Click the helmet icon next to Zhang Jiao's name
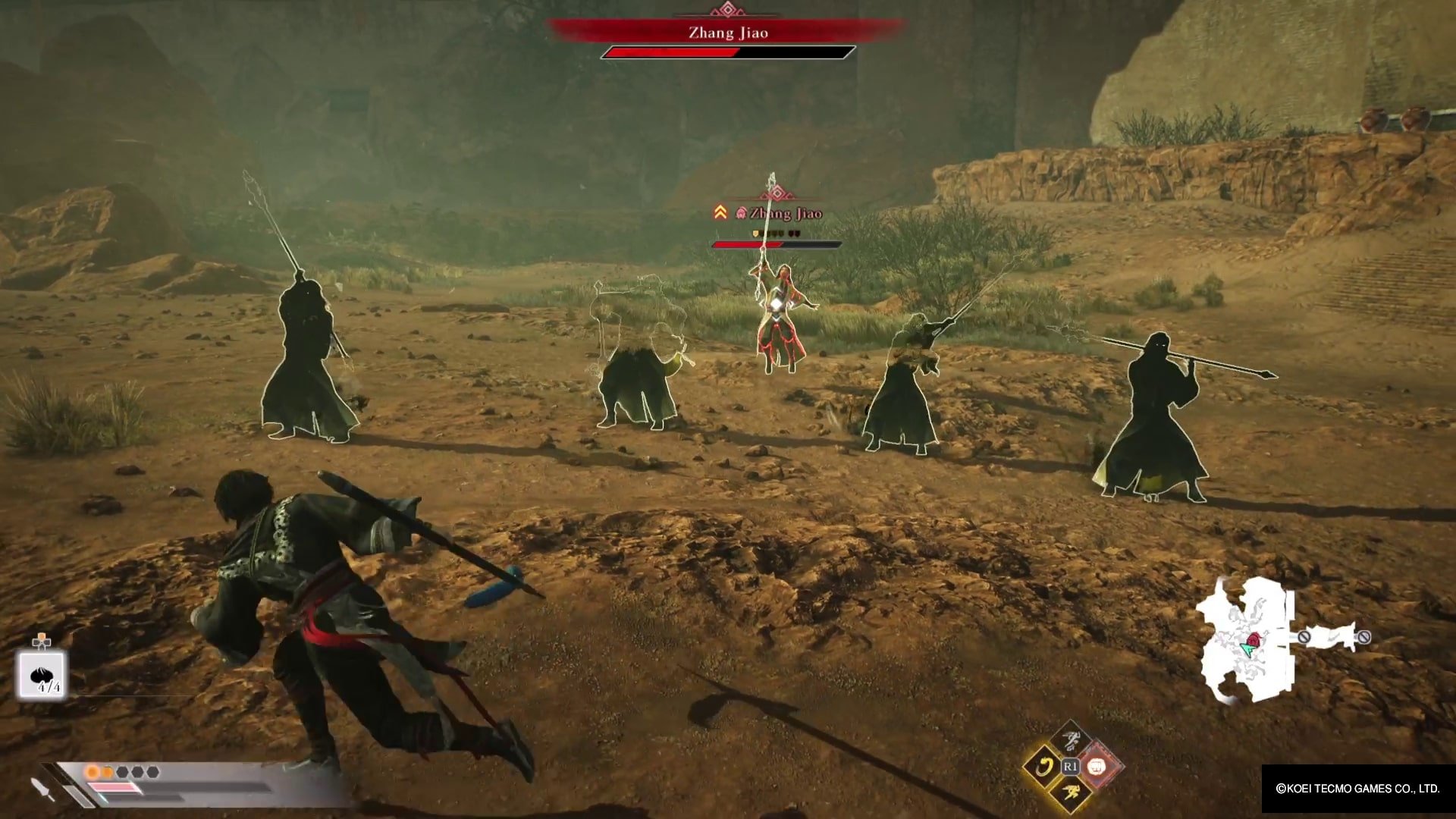The image size is (1456, 819). pyautogui.click(x=742, y=212)
